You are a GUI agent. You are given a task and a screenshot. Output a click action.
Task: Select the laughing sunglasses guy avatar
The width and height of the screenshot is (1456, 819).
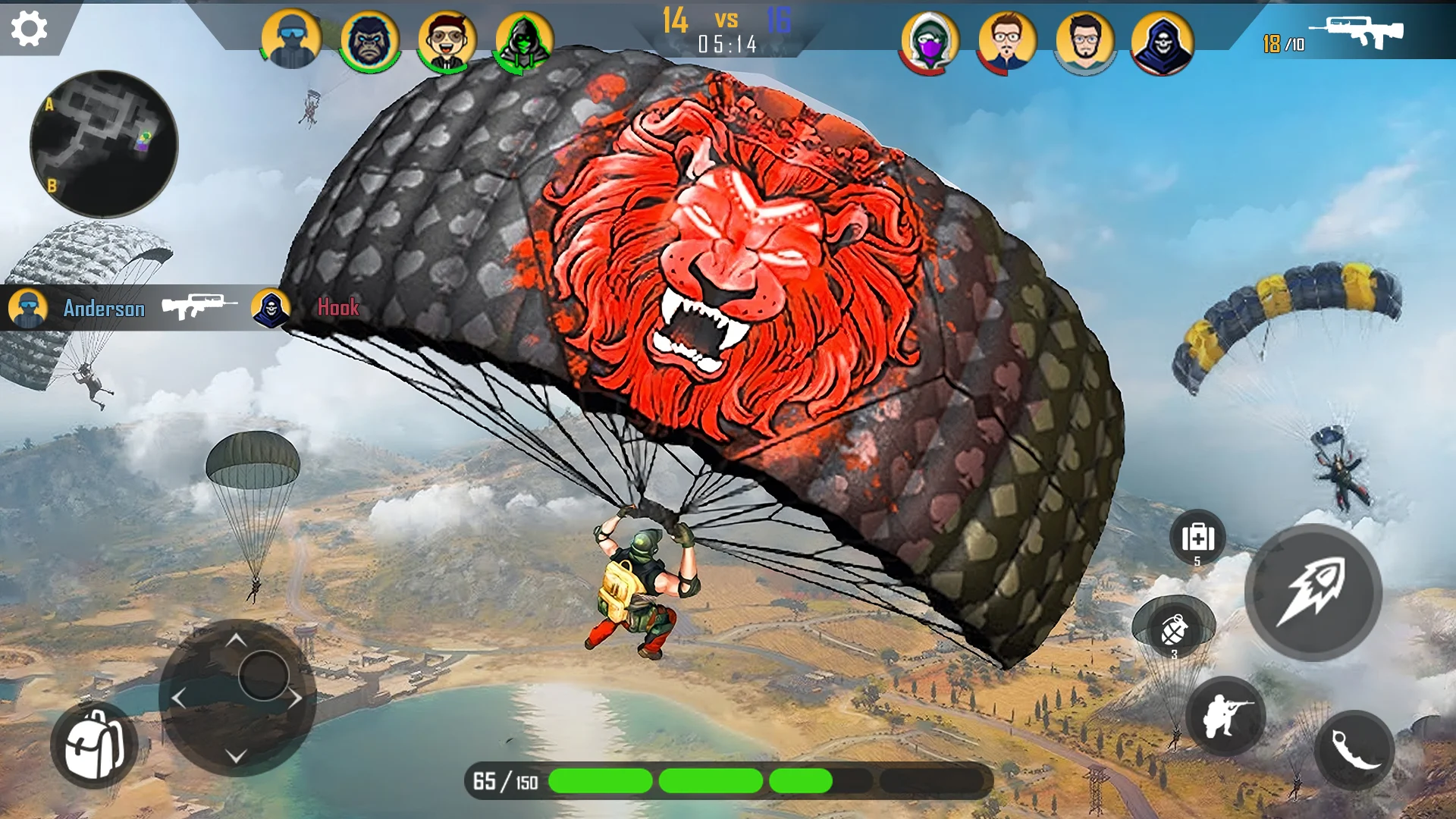(x=447, y=41)
